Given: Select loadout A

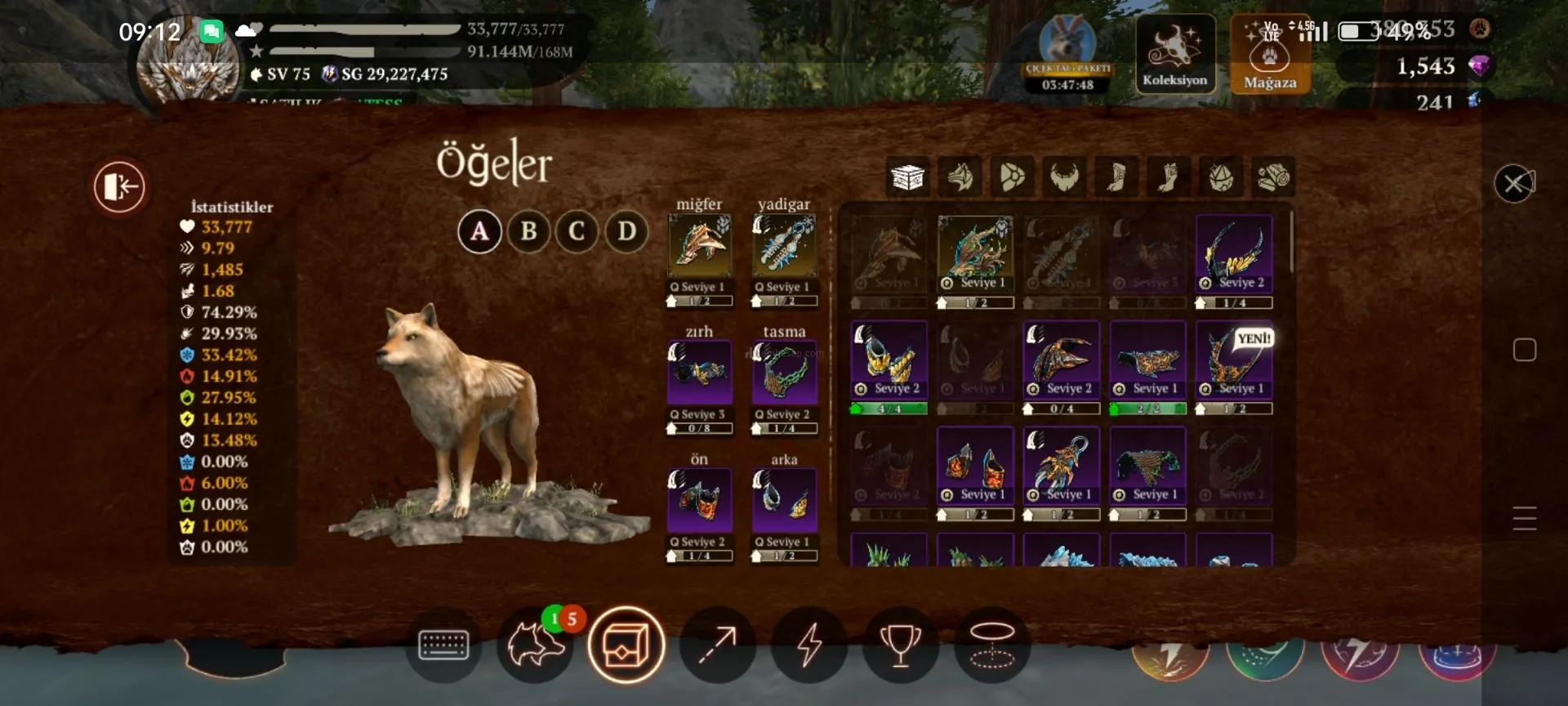Looking at the screenshot, I should click(x=479, y=231).
